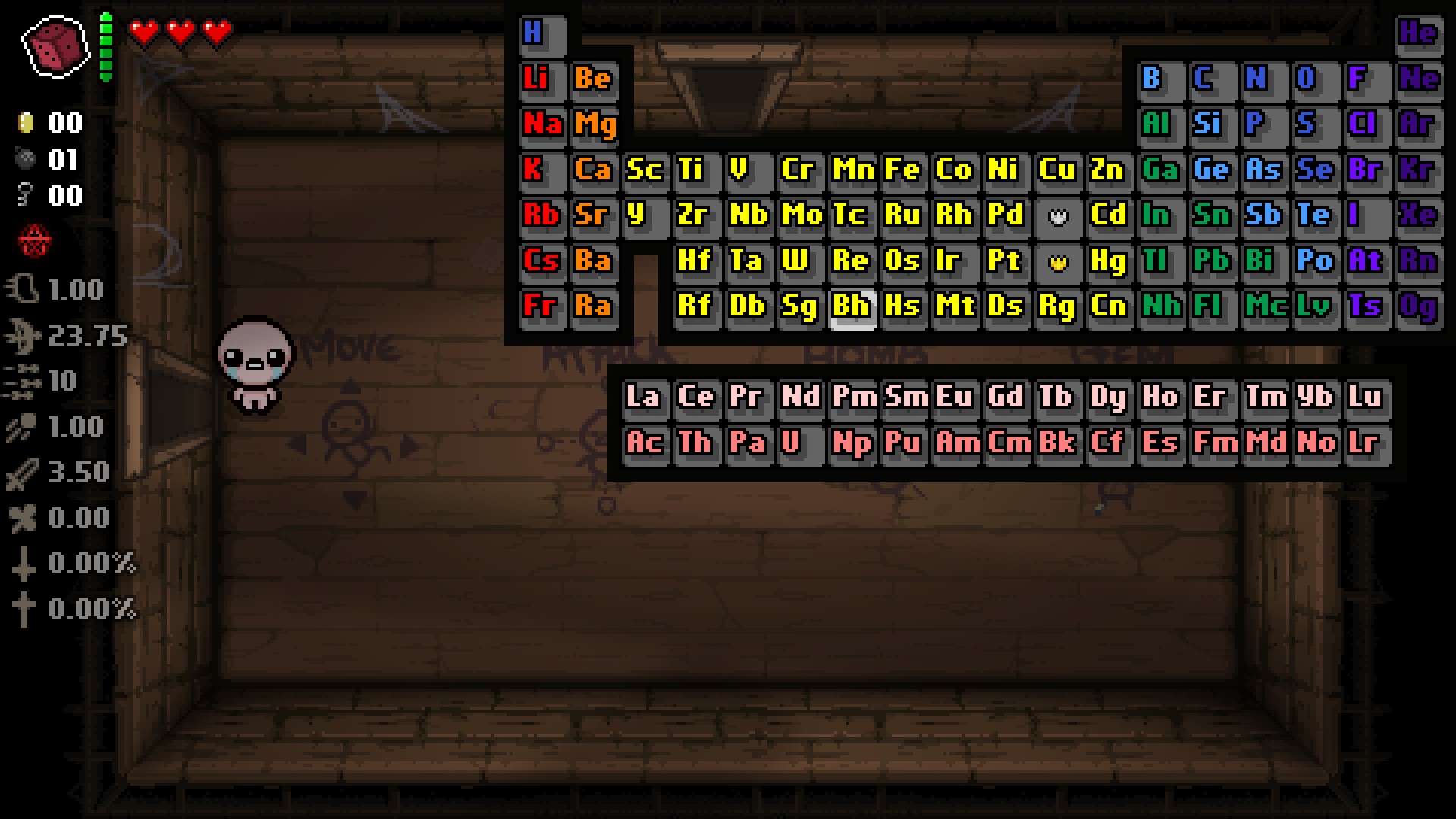Viewport: 1456px width, 819px height.
Task: Click the red dice active item icon
Action: pos(55,47)
